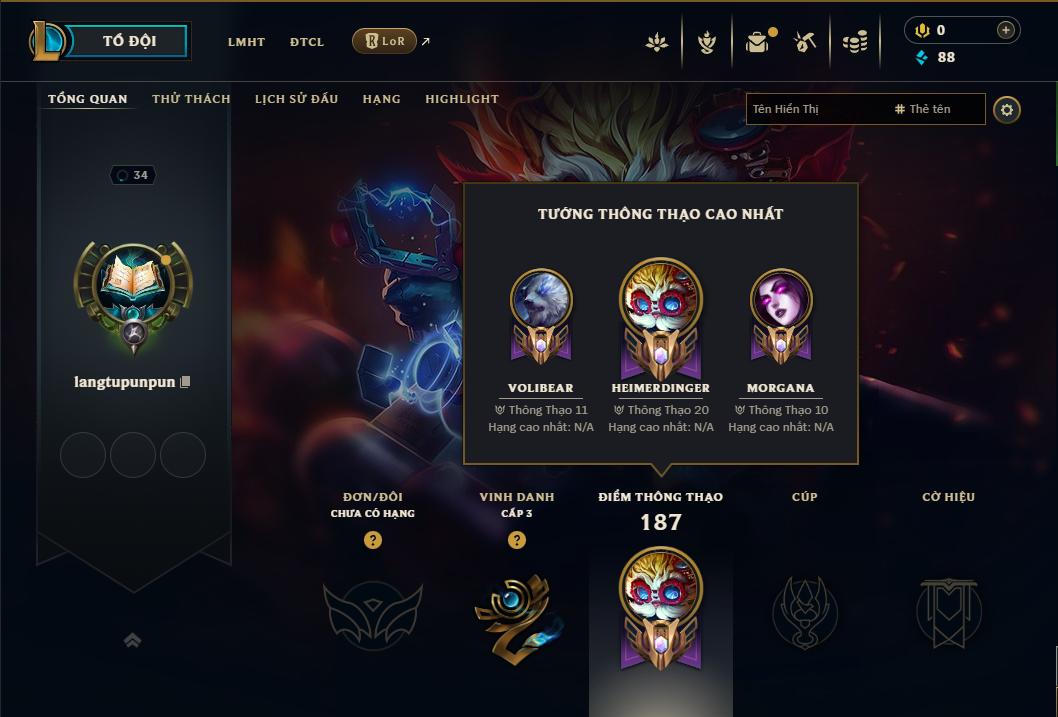Select the TỔNG QUAN tab
Image resolution: width=1058 pixels, height=717 pixels.
pos(88,99)
